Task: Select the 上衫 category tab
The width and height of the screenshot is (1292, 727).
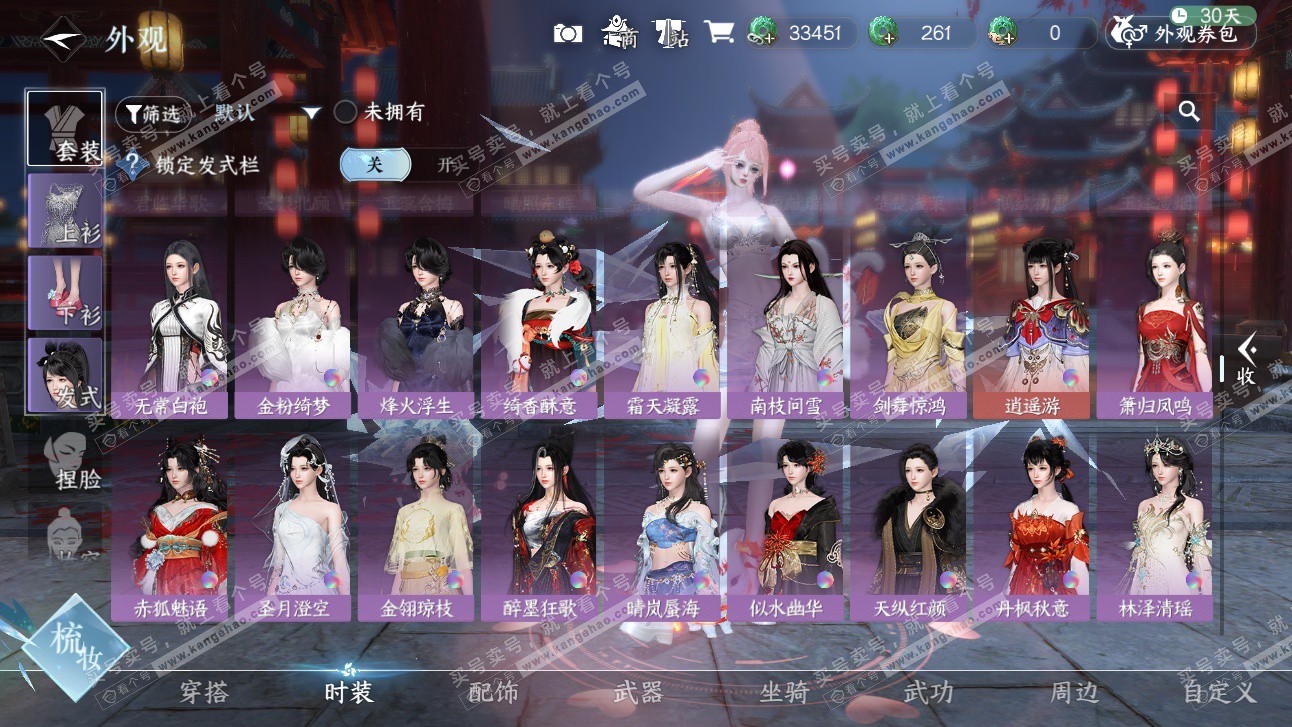Action: tap(65, 210)
